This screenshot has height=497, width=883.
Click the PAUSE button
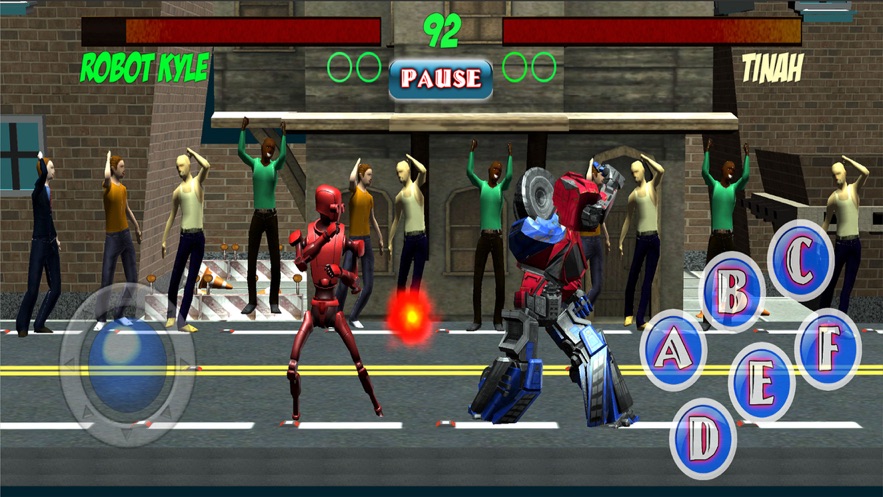[x=441, y=77]
